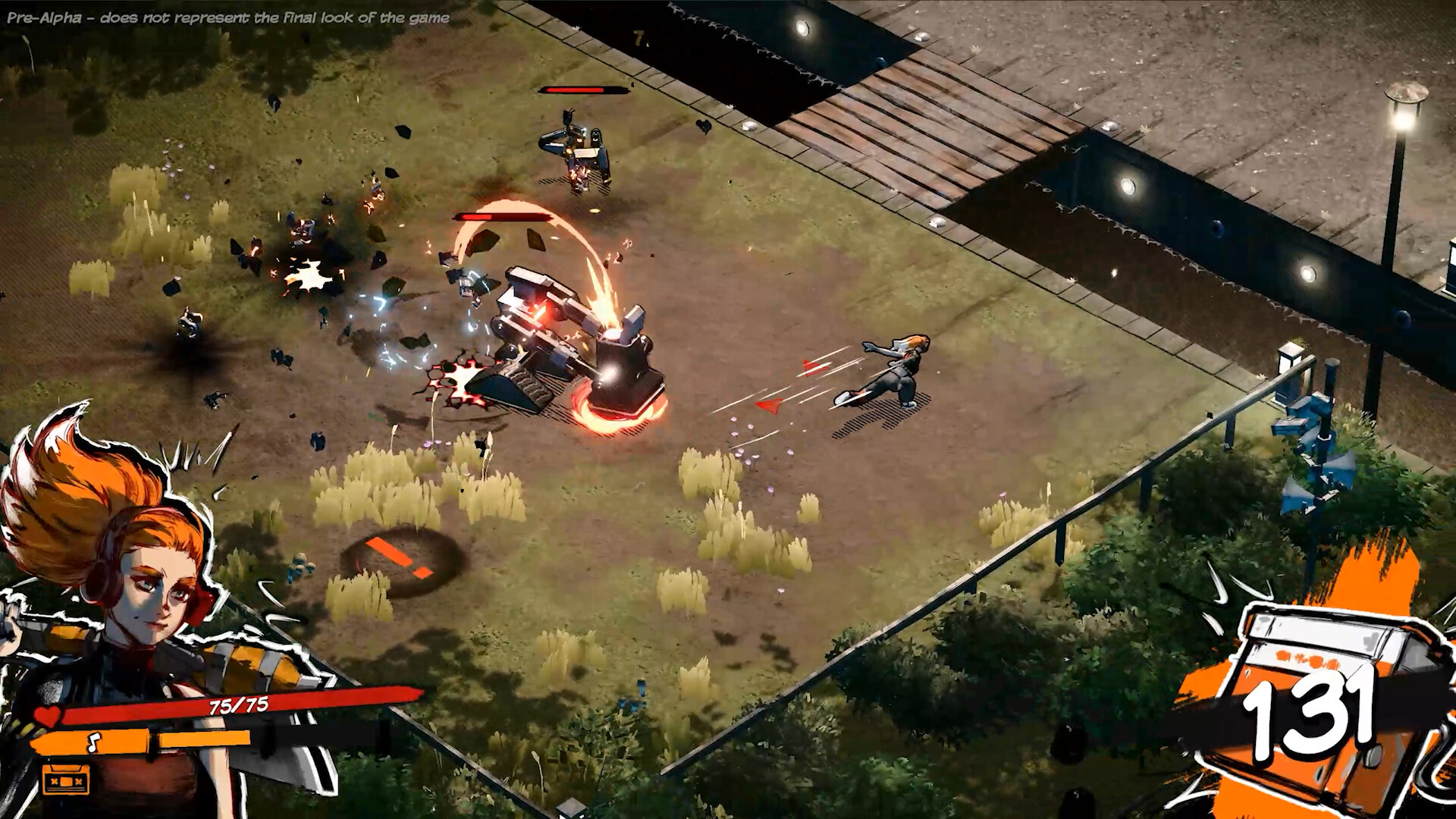Select the music note icon on the orange bar
Viewport: 1456px width, 819px height.
coord(93,741)
